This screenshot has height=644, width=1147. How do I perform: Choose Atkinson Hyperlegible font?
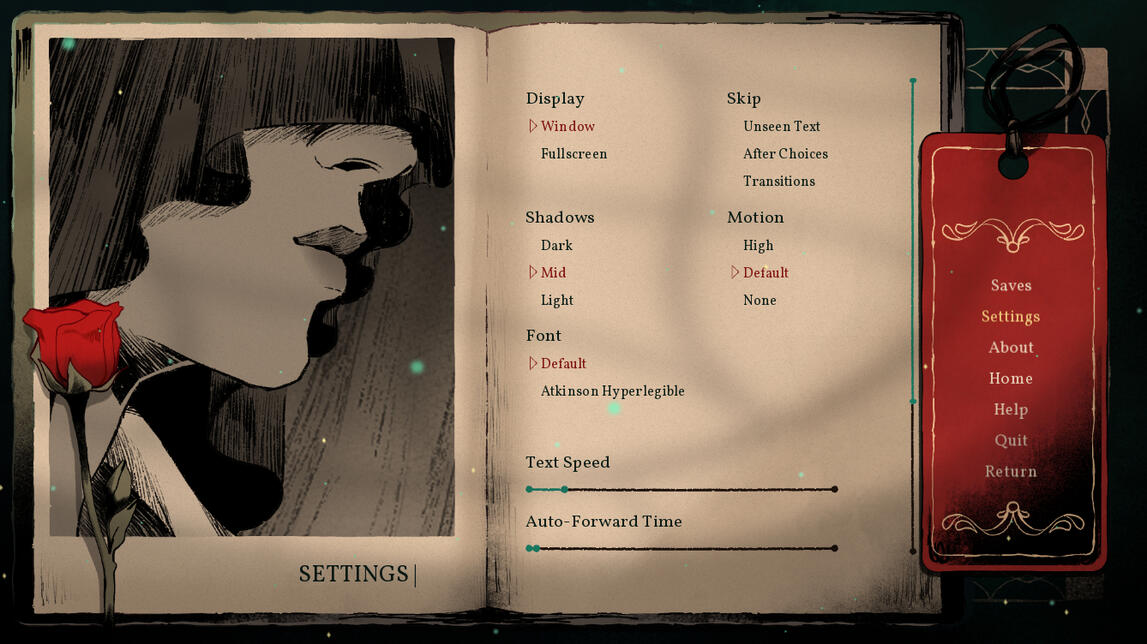[612, 391]
